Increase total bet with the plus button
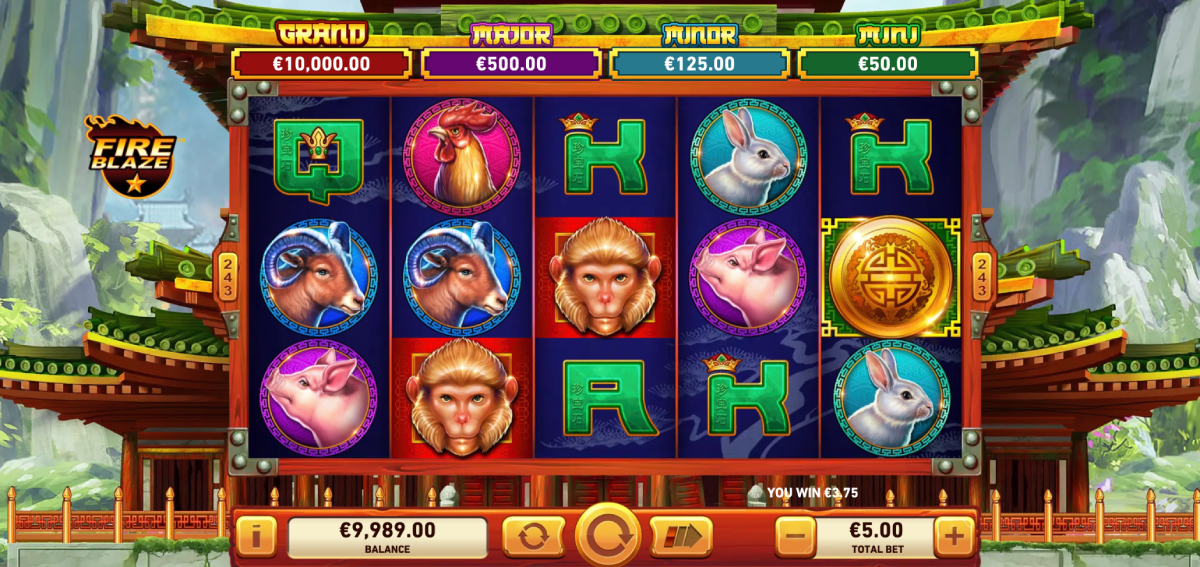1200x567 pixels. pyautogui.click(x=954, y=537)
